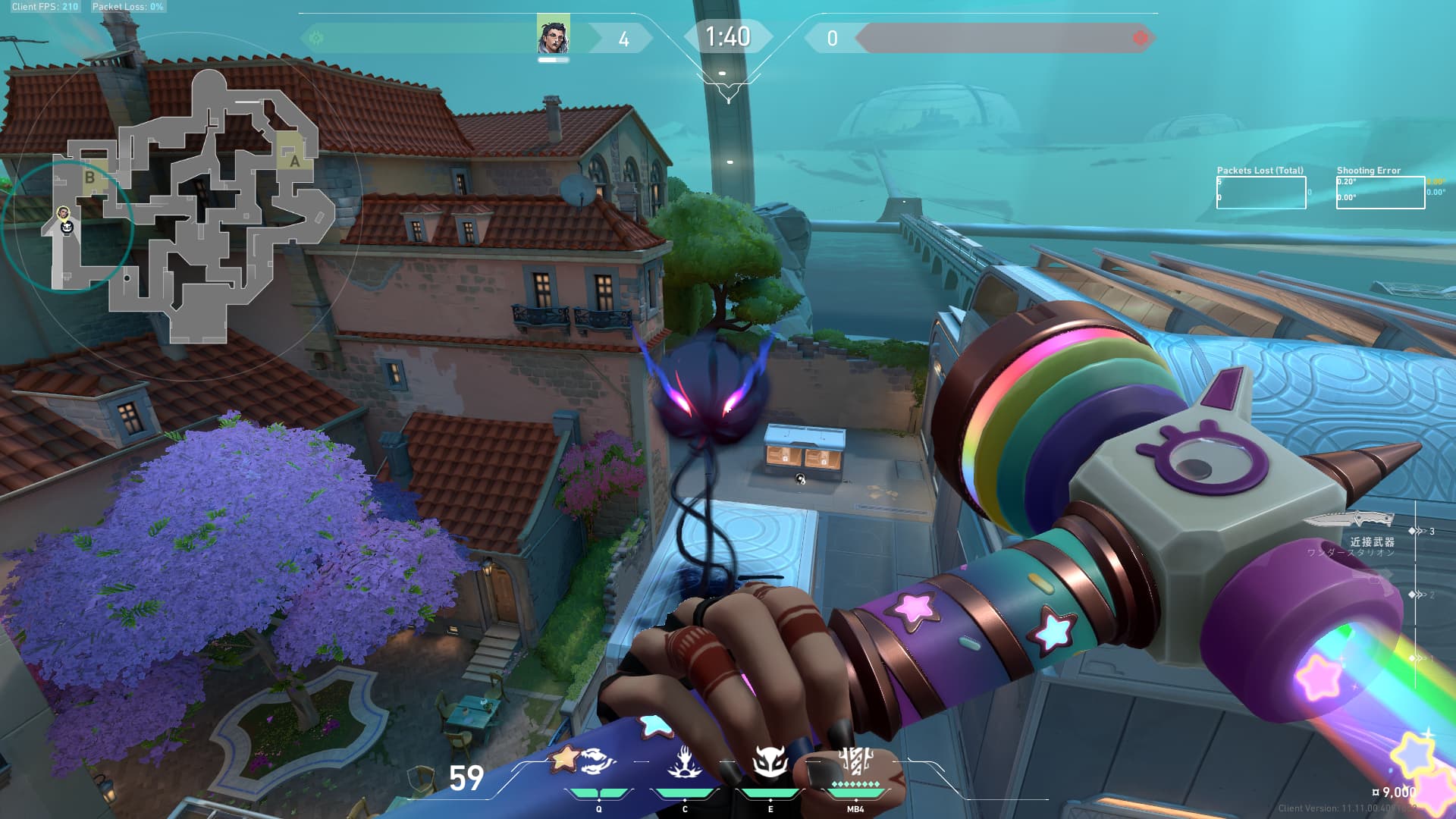Image resolution: width=1456 pixels, height=819 pixels.
Task: Click the player agent icon on the minimap
Action: [64, 213]
